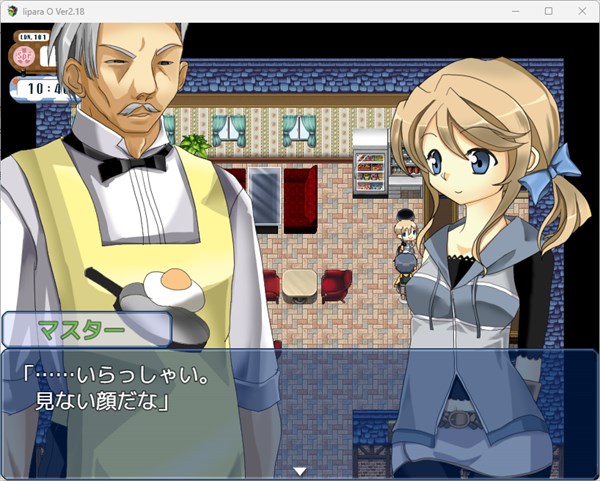Image resolution: width=600 pixels, height=481 pixels.
Task: Maximize the game window
Action: (x=548, y=10)
